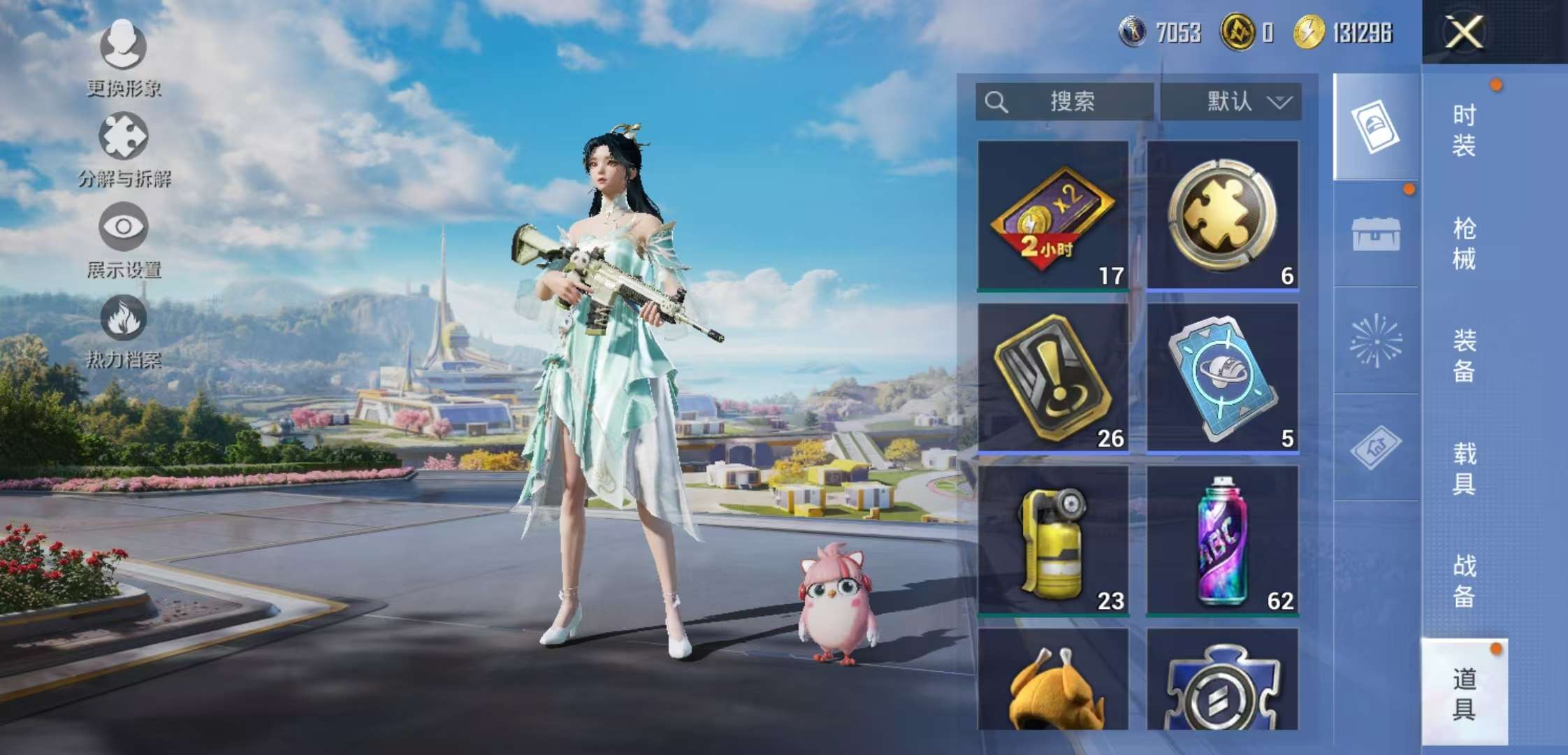1568x755 pixels.
Task: Select the colorful spray paint can
Action: pyautogui.click(x=1222, y=540)
